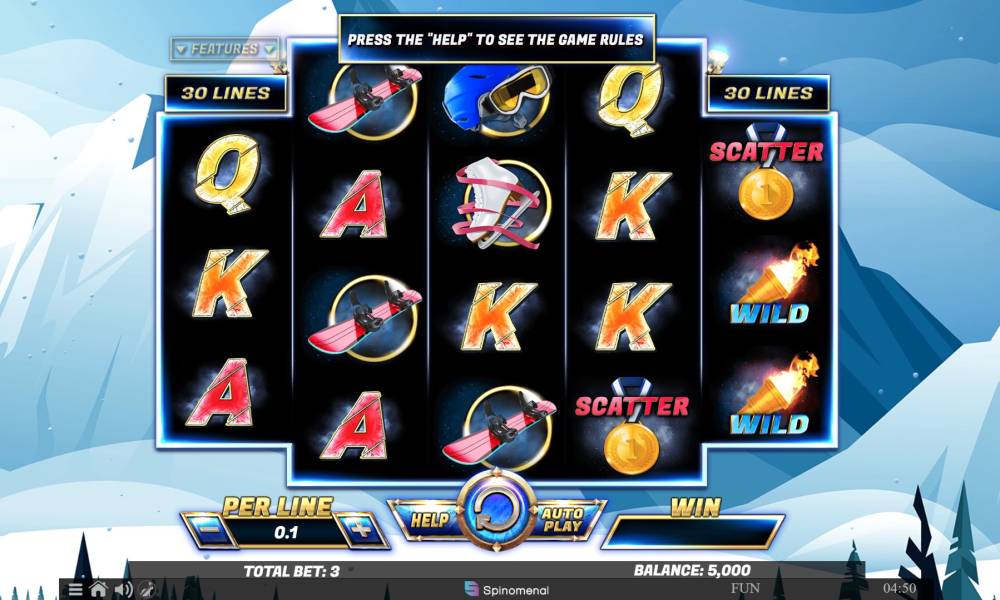Open the Help game rules
This screenshot has height=600, width=1000.
pos(428,519)
